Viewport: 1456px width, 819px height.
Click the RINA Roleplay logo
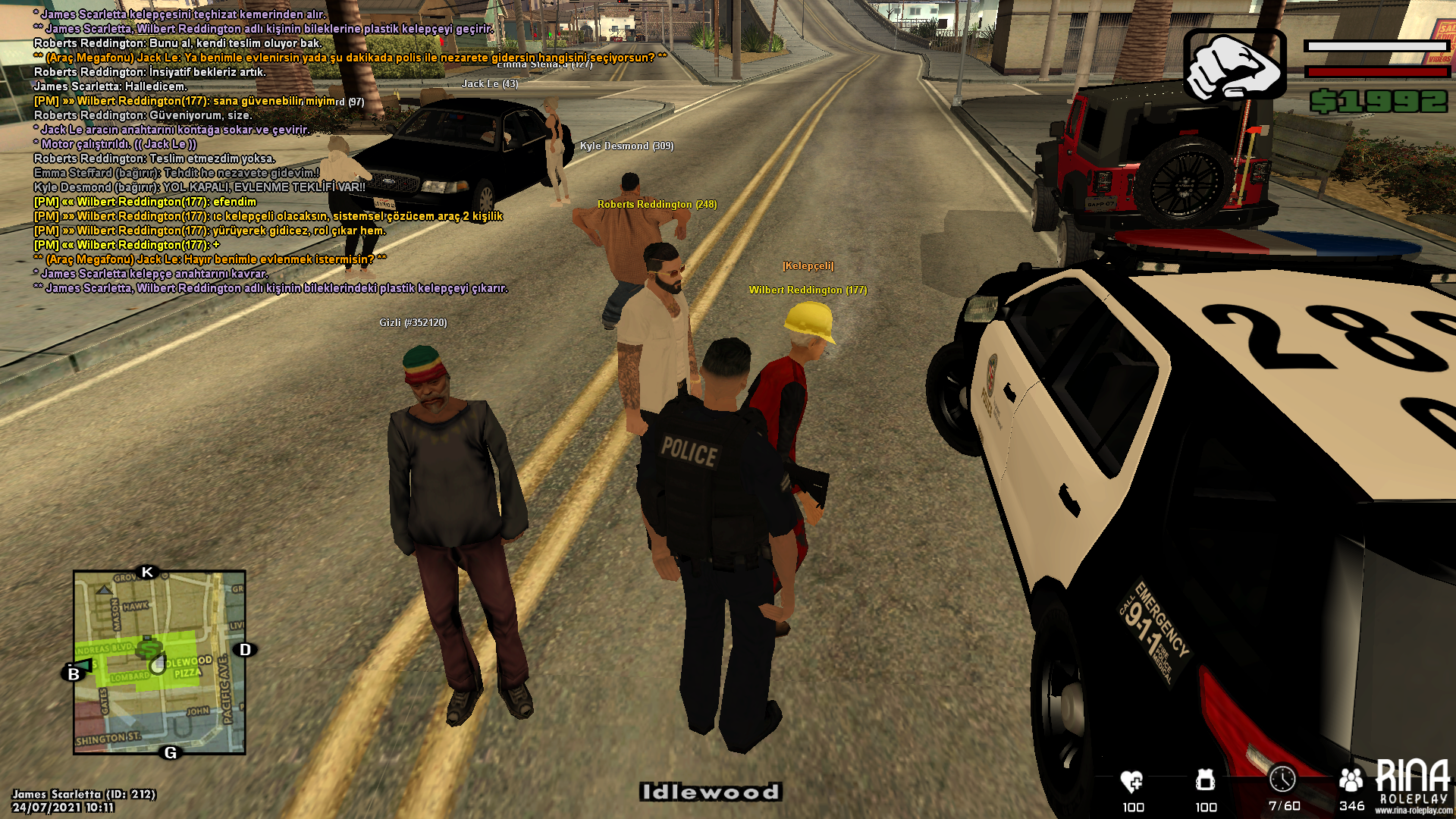(x=1413, y=785)
